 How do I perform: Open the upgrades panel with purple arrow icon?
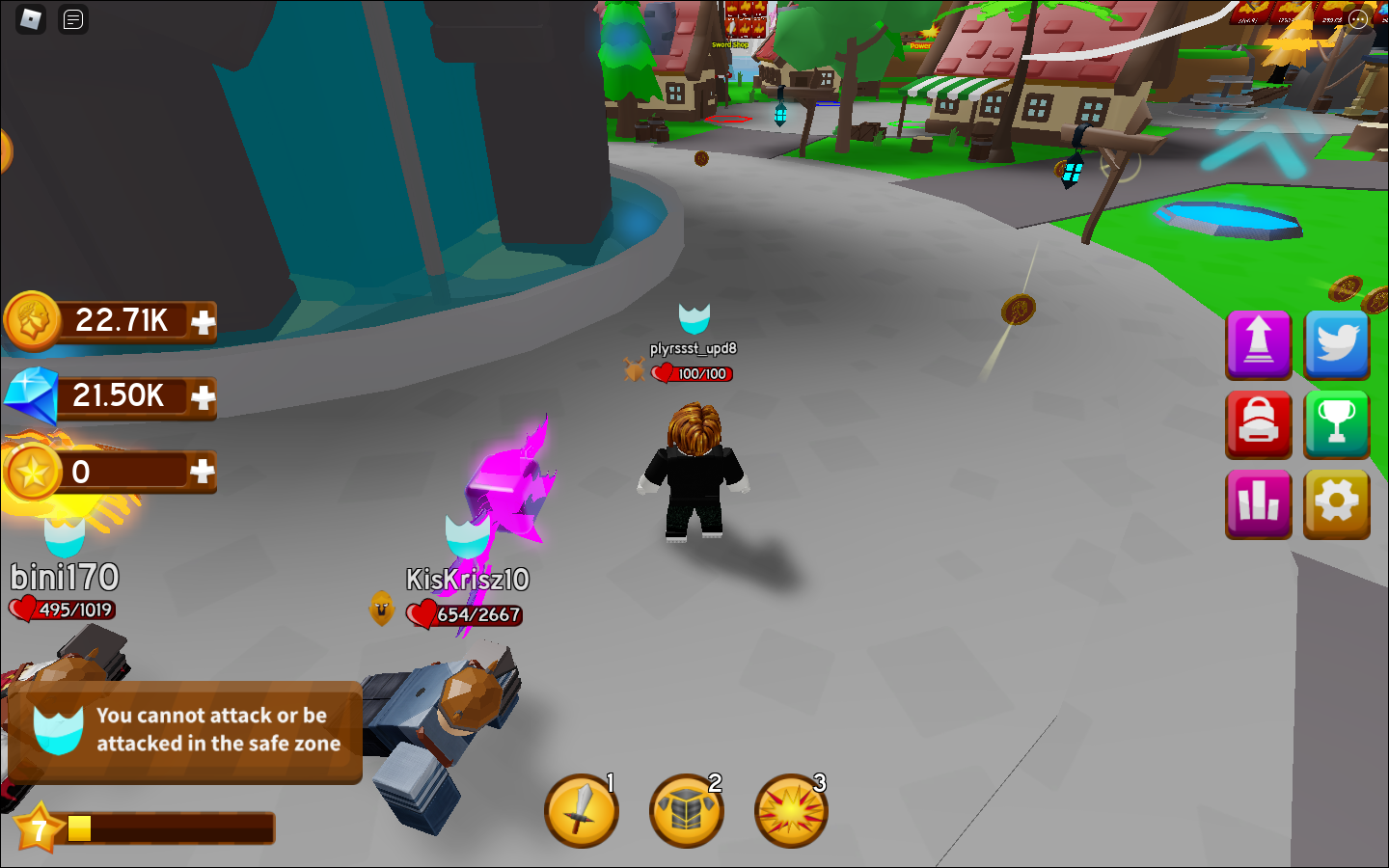[x=1258, y=345]
